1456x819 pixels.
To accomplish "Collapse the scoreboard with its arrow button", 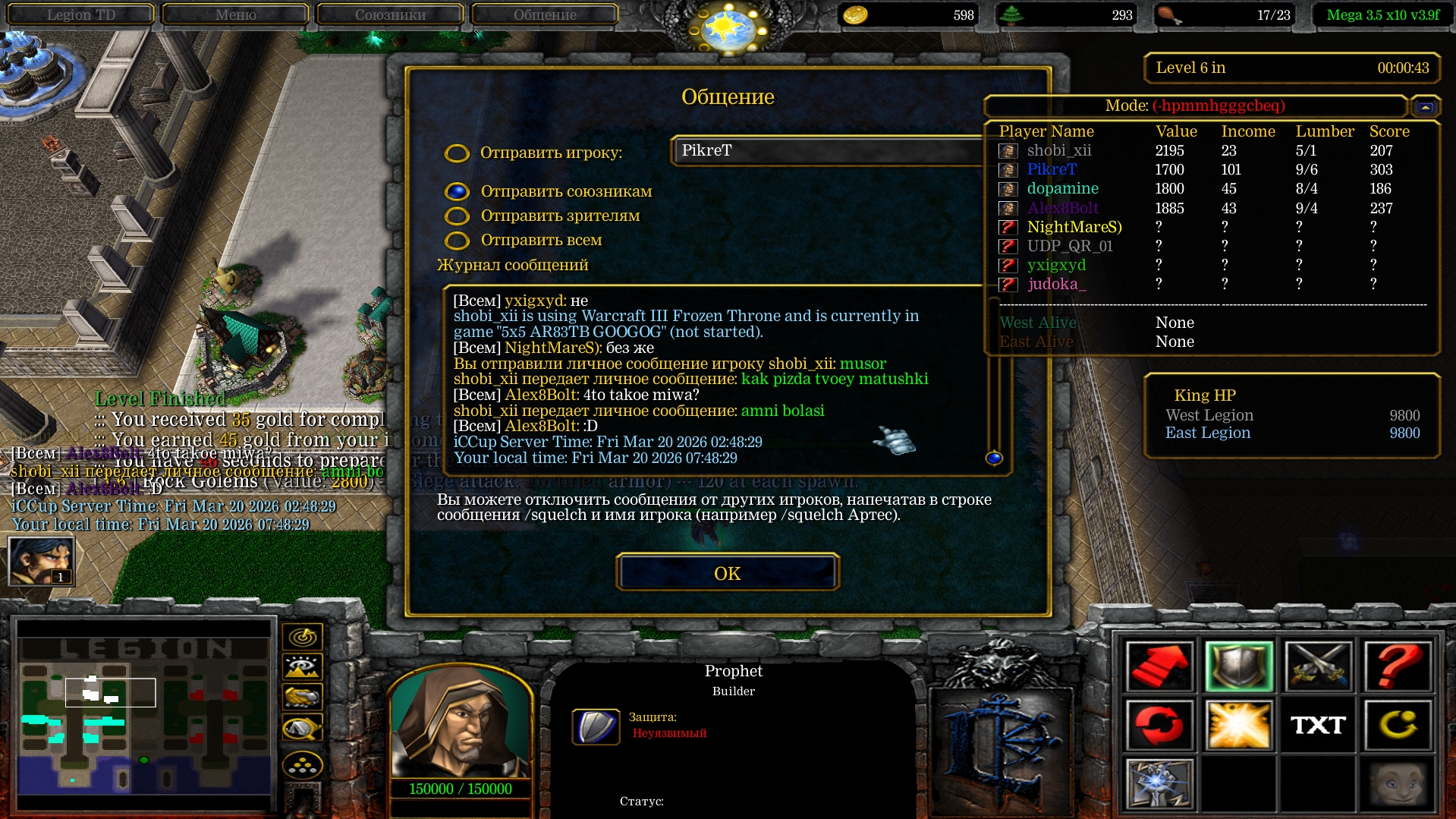I will click(x=1426, y=107).
